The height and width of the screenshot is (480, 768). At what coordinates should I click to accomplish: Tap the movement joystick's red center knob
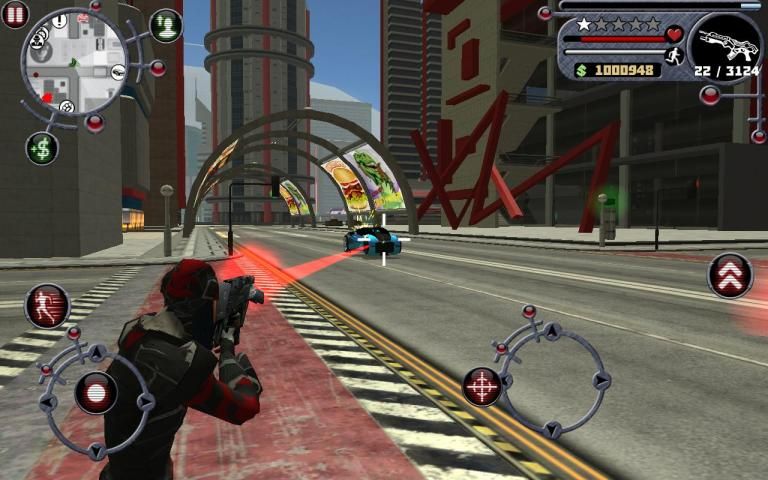coord(96,392)
